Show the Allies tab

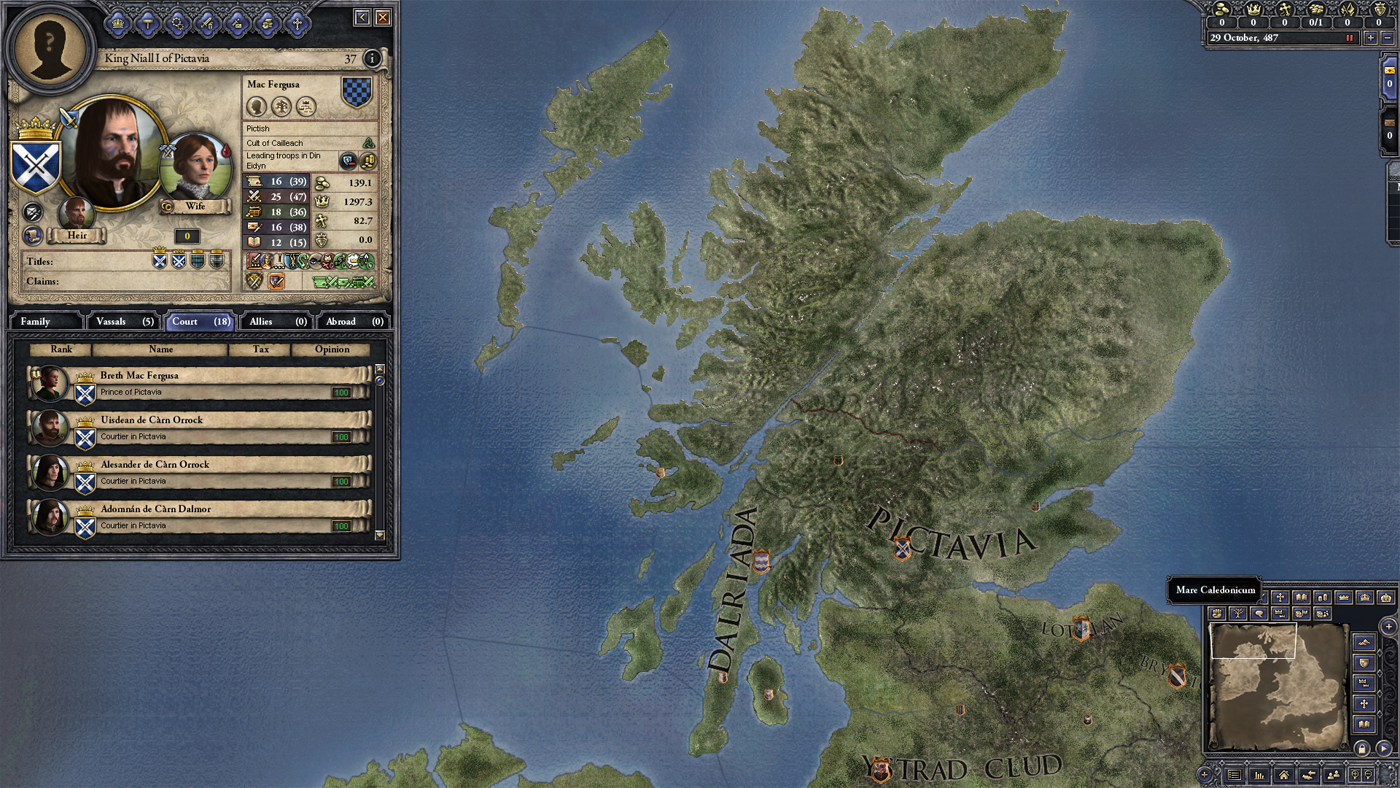277,321
